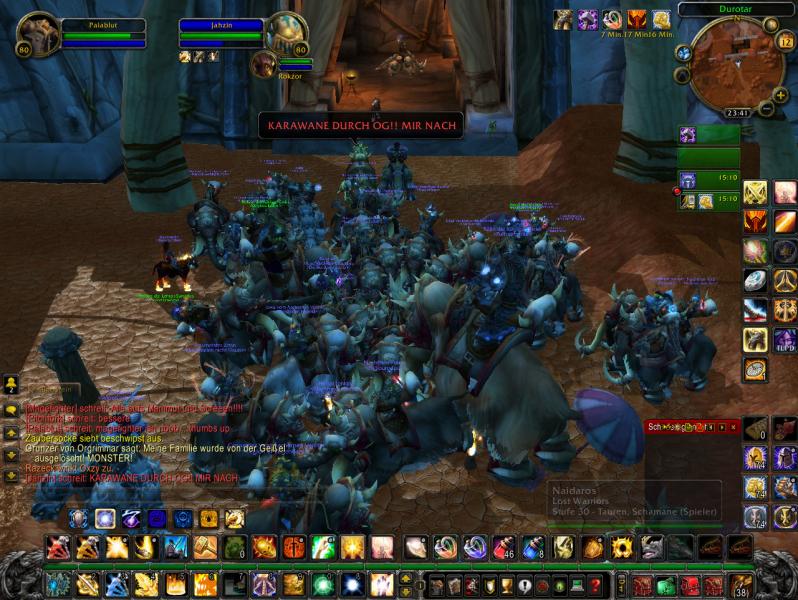
Task: Open the red question mark help button
Action: click(x=596, y=585)
